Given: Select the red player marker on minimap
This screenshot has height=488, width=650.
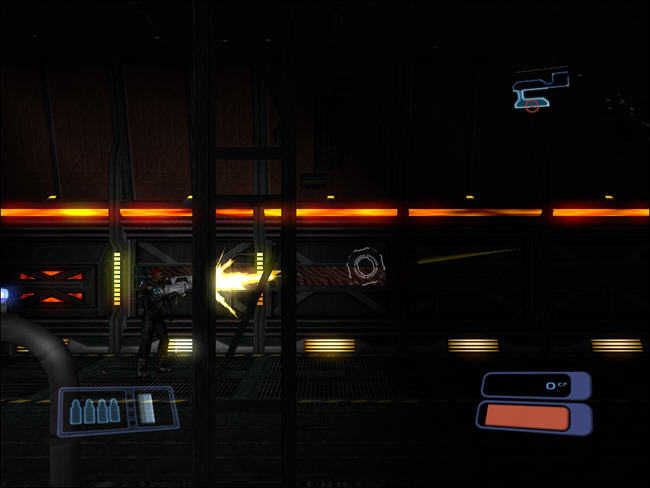Looking at the screenshot, I should (x=532, y=106).
